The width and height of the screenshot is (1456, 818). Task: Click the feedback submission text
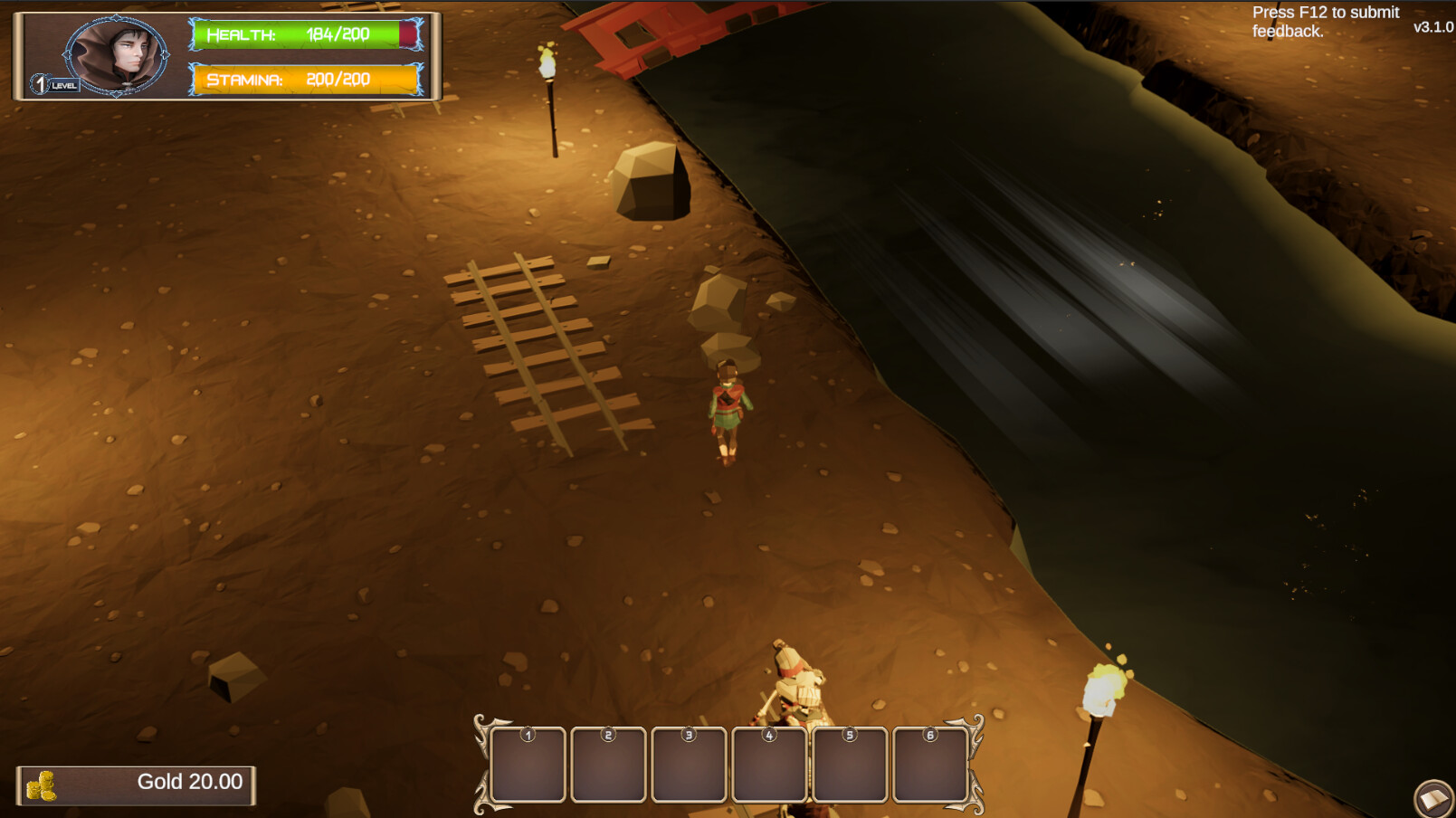coord(1324,21)
